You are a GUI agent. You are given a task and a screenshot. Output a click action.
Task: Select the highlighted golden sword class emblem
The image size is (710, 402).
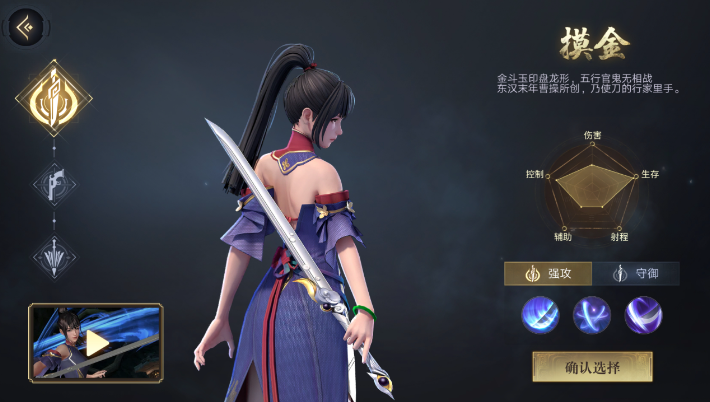(x=53, y=97)
